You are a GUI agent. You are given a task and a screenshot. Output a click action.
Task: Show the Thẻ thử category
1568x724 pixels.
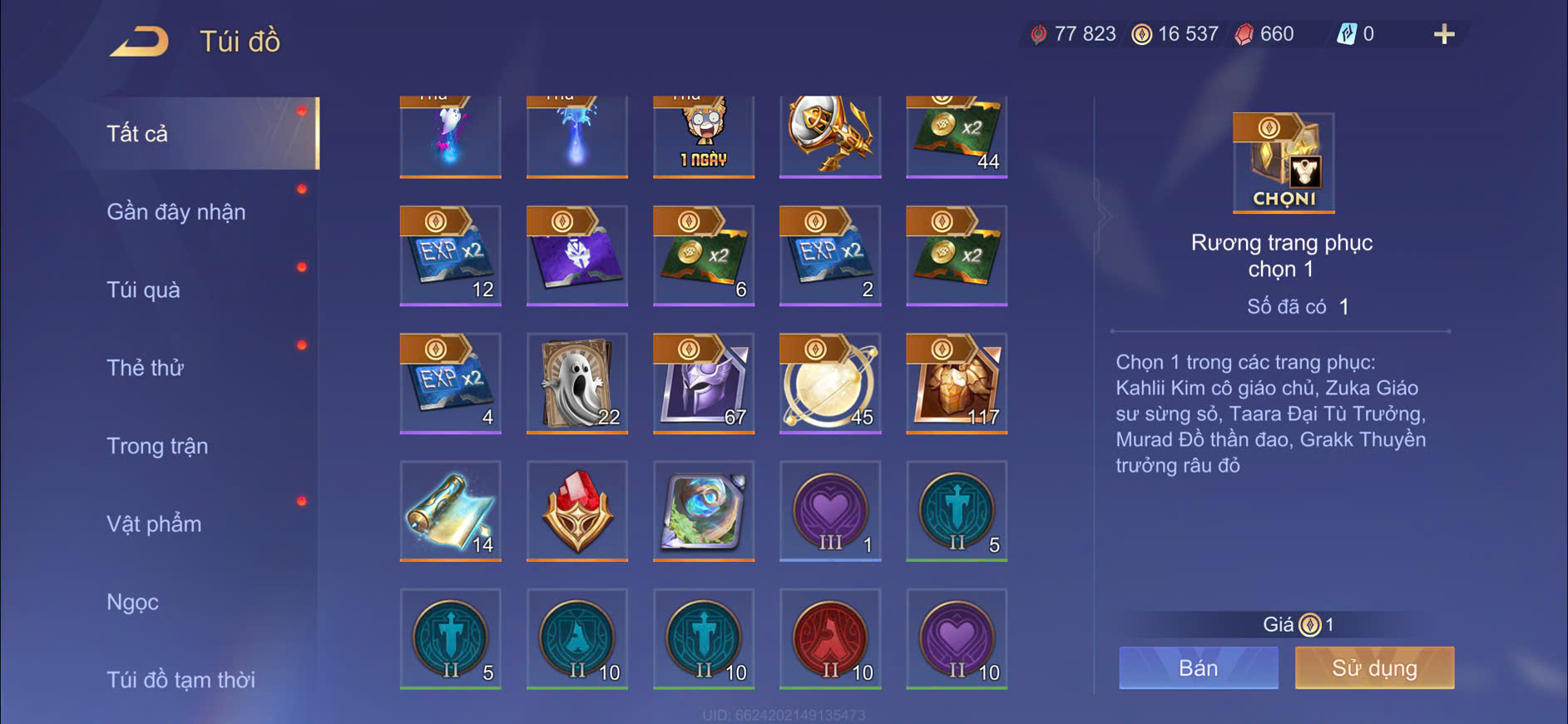[145, 368]
